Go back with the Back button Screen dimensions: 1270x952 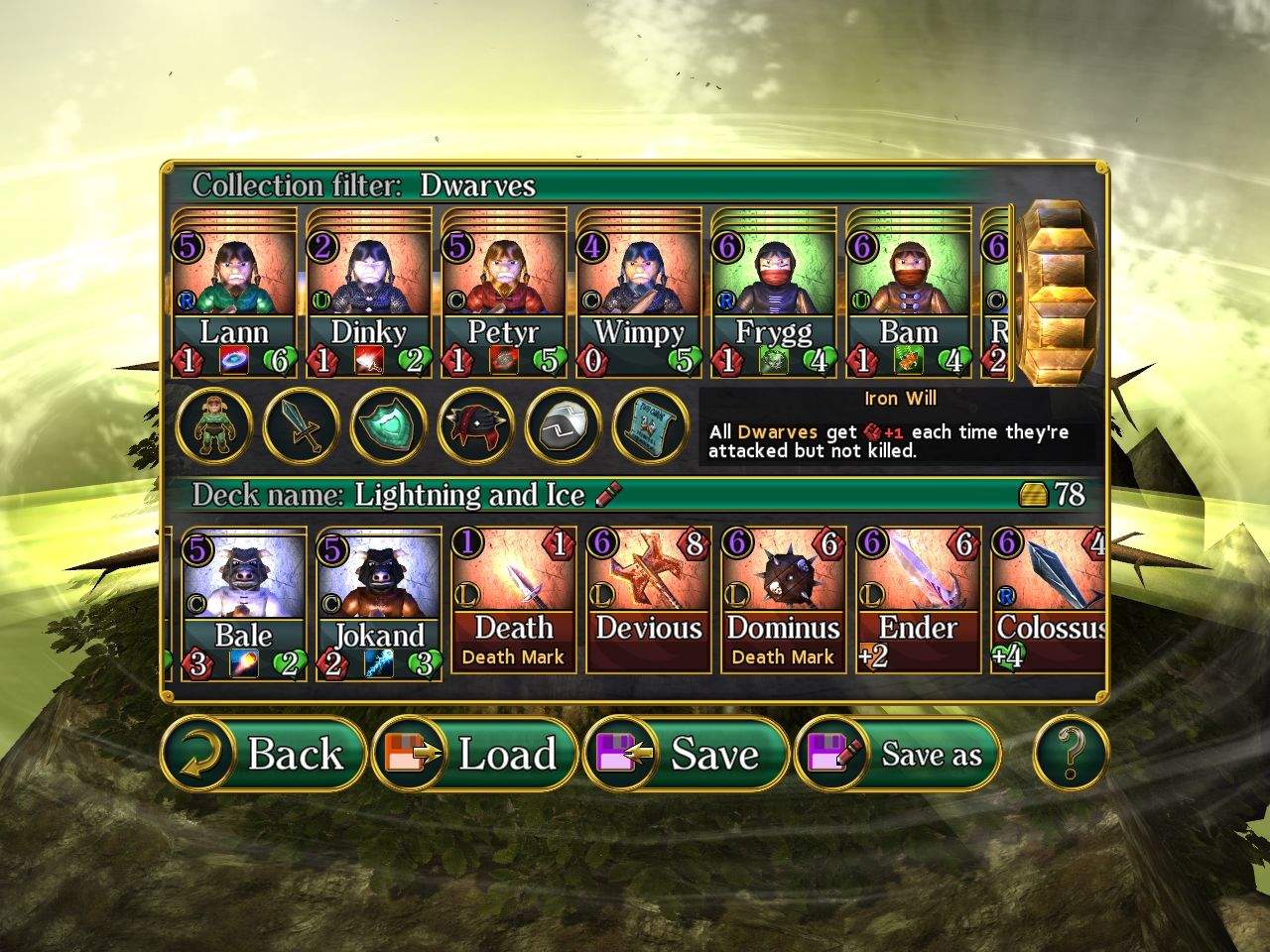pyautogui.click(x=263, y=754)
